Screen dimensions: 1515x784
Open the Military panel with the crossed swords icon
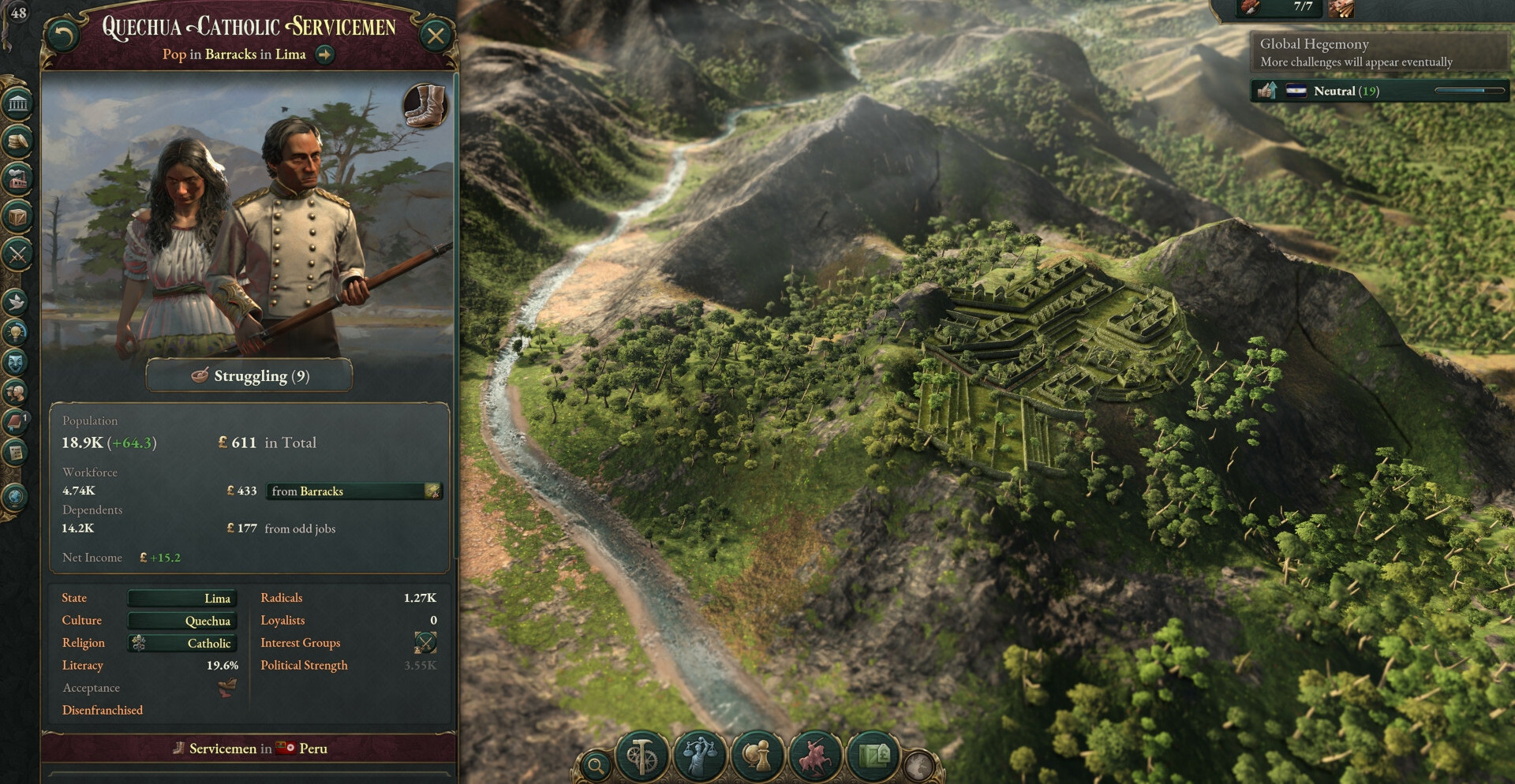pyautogui.click(x=17, y=254)
